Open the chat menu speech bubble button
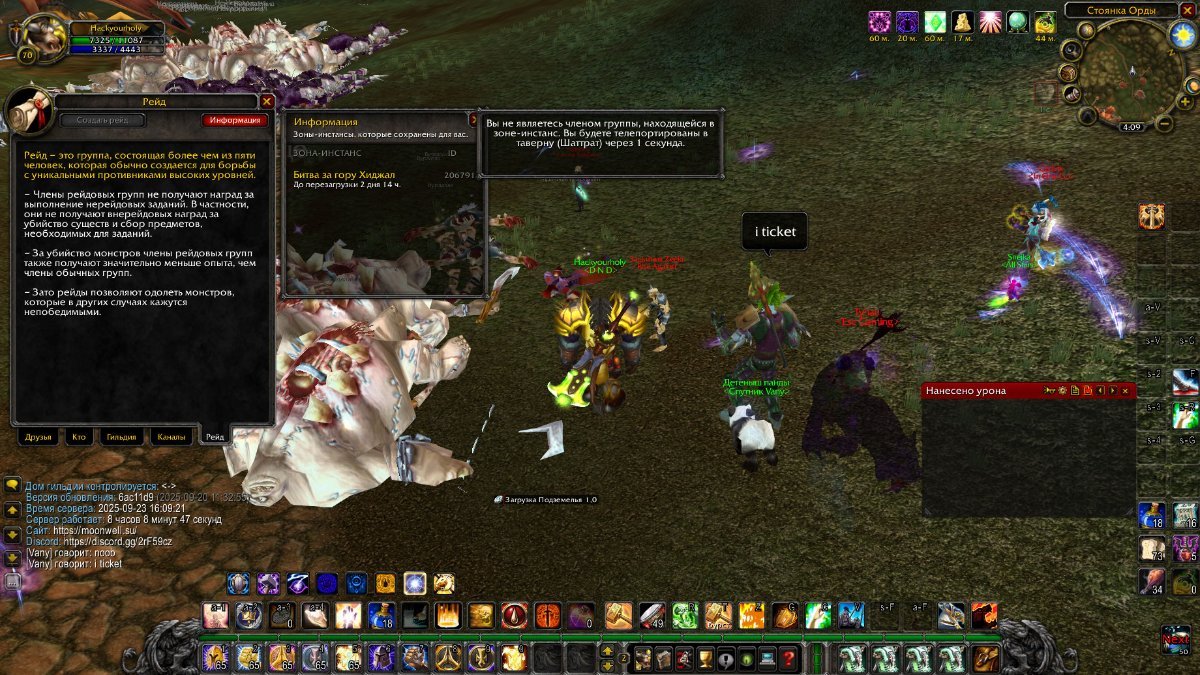Image resolution: width=1200 pixels, height=675 pixels. pyautogui.click(x=13, y=485)
